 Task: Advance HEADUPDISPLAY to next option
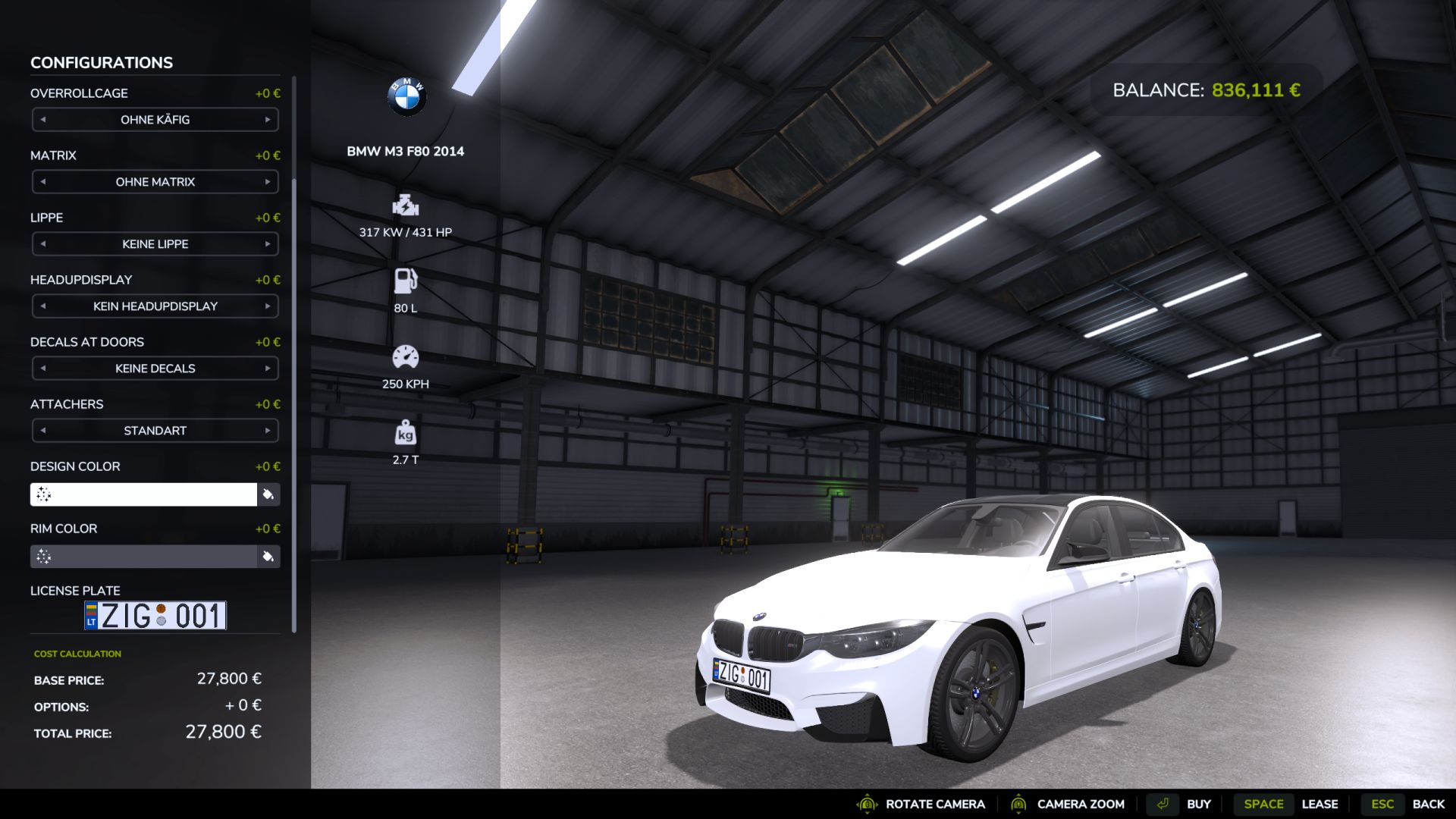pyautogui.click(x=267, y=306)
